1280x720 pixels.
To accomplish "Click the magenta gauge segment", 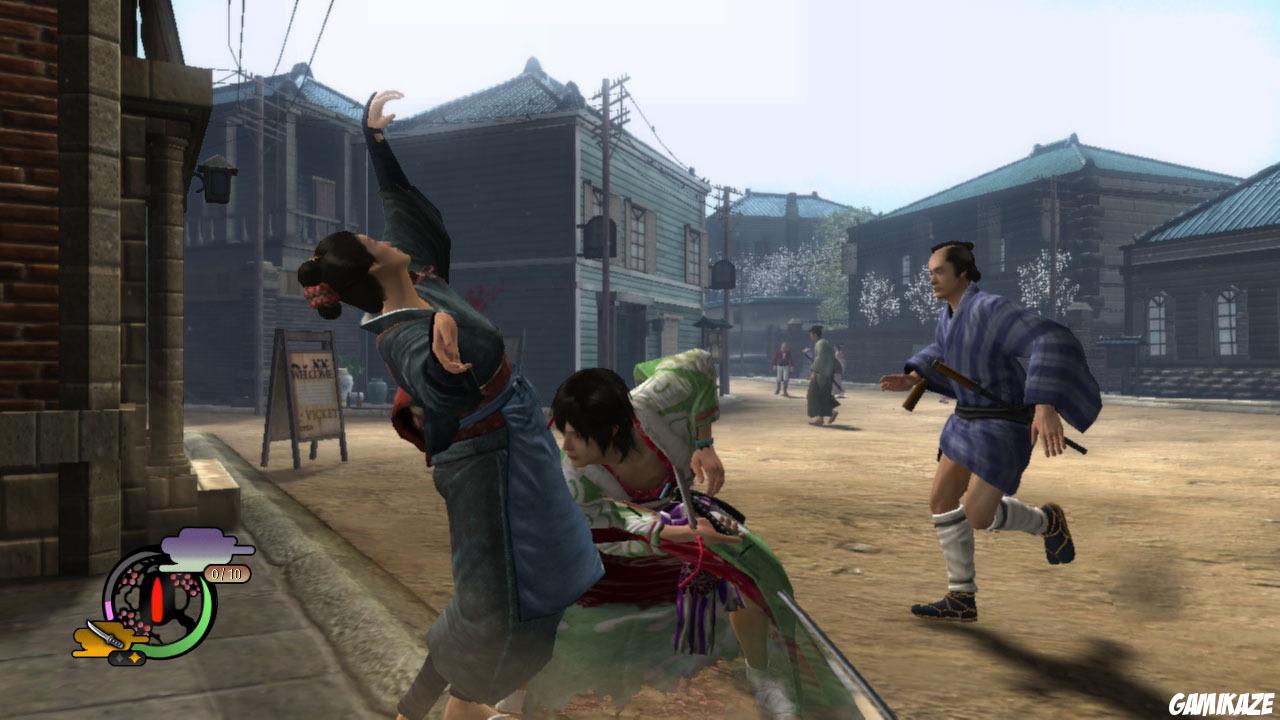I will coord(107,608).
